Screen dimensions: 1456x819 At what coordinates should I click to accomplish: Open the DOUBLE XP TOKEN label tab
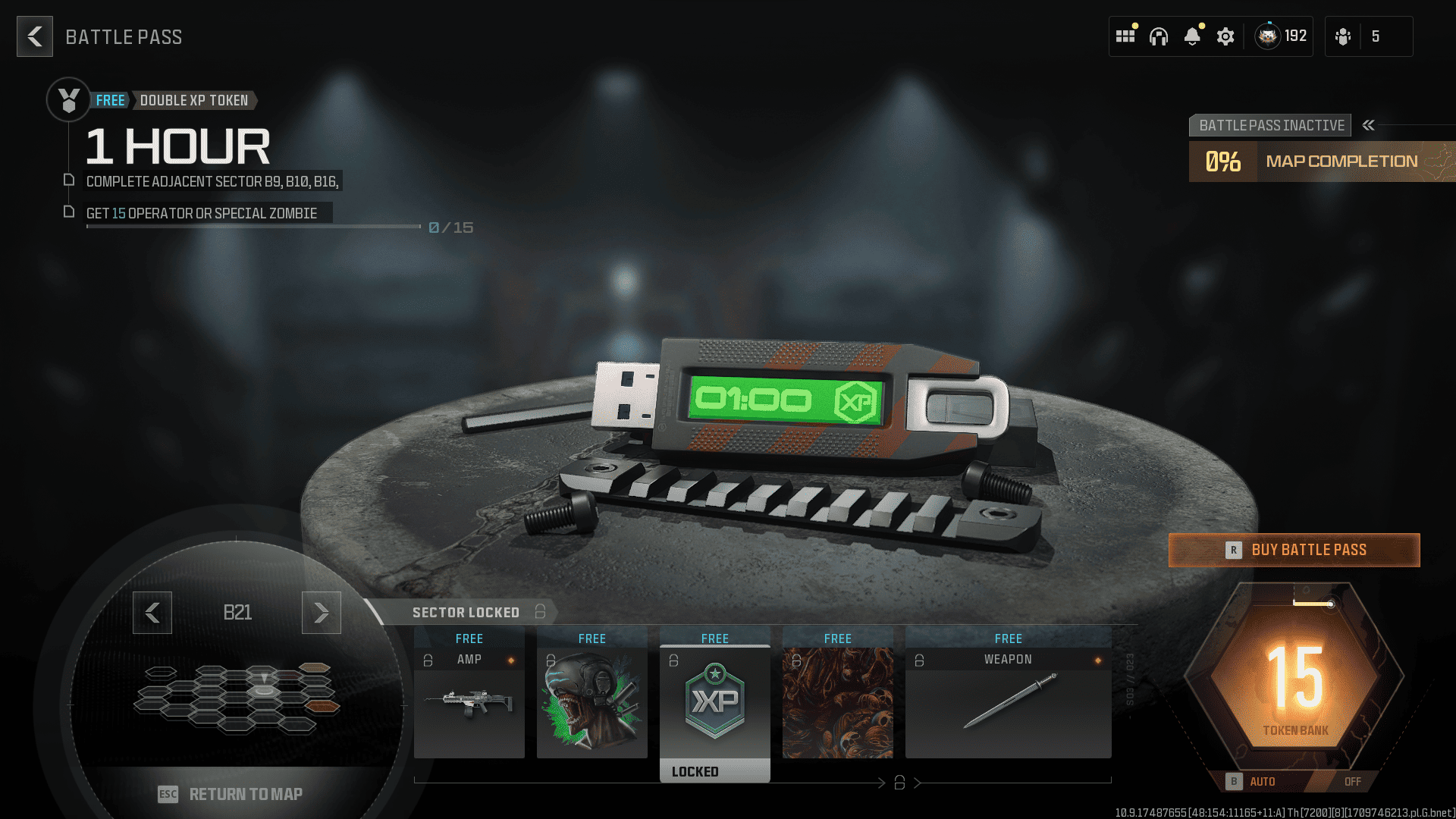tap(194, 100)
